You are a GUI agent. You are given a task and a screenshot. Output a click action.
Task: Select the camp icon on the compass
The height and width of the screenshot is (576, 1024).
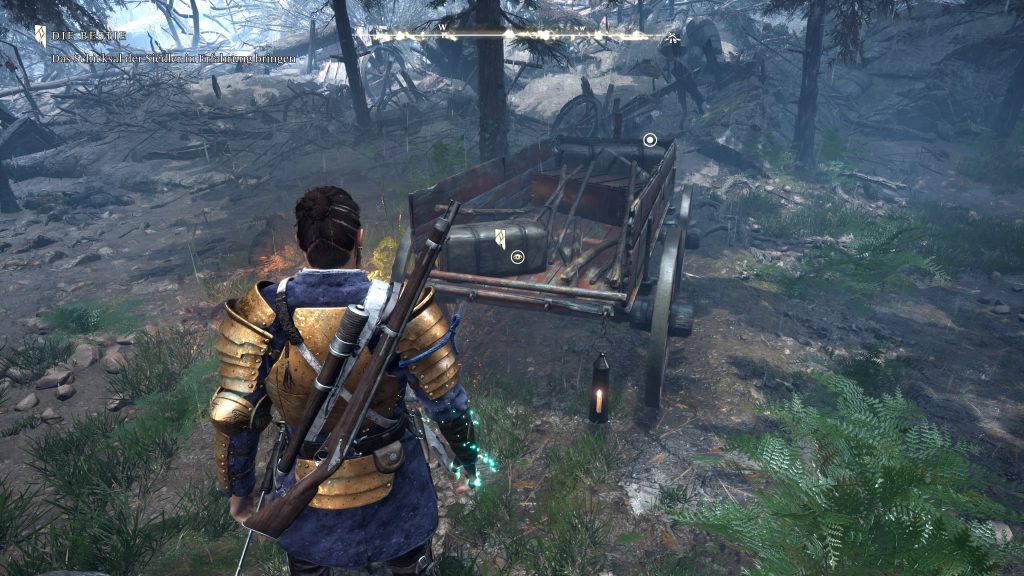[672, 40]
